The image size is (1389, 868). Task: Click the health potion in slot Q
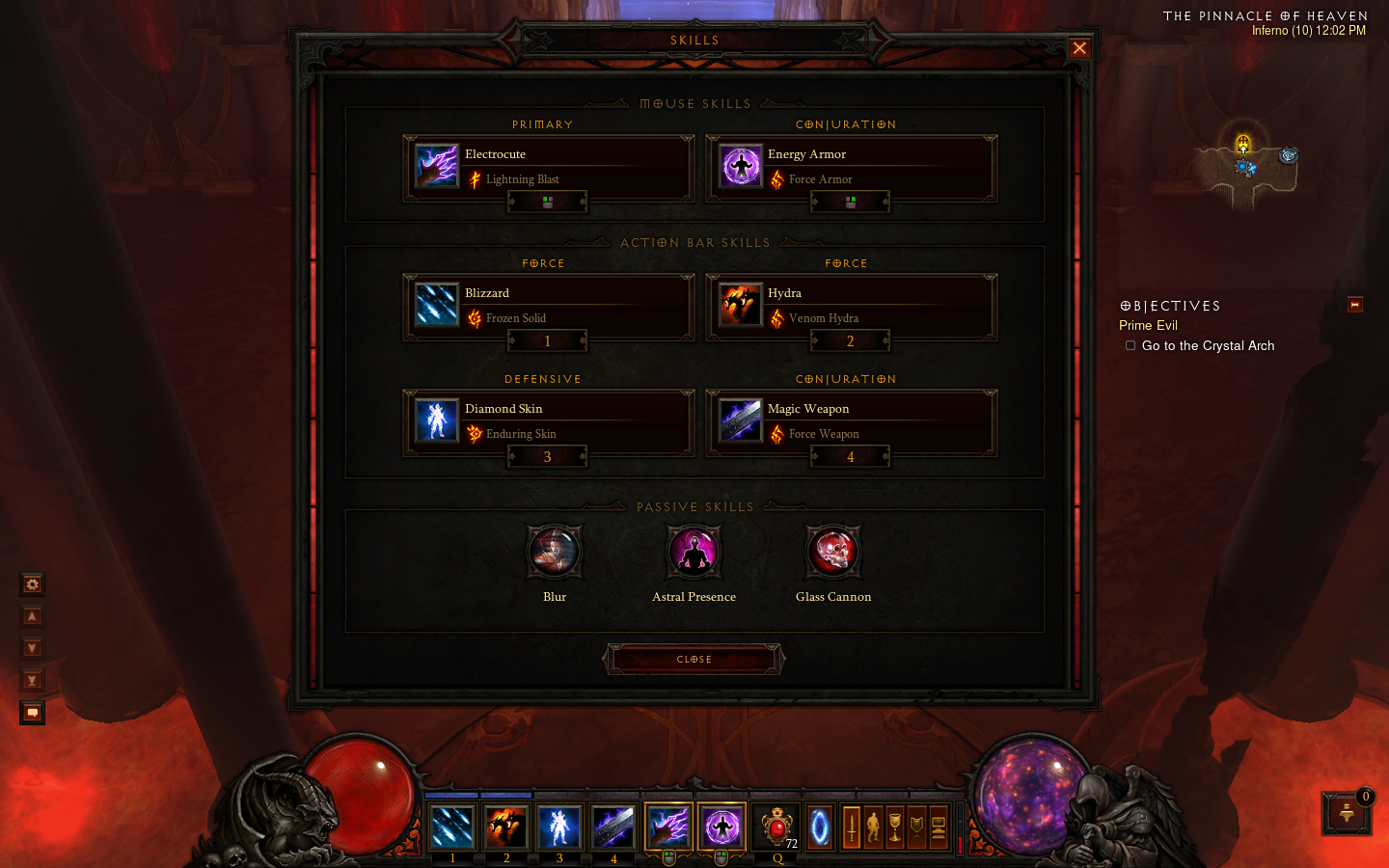(776, 825)
